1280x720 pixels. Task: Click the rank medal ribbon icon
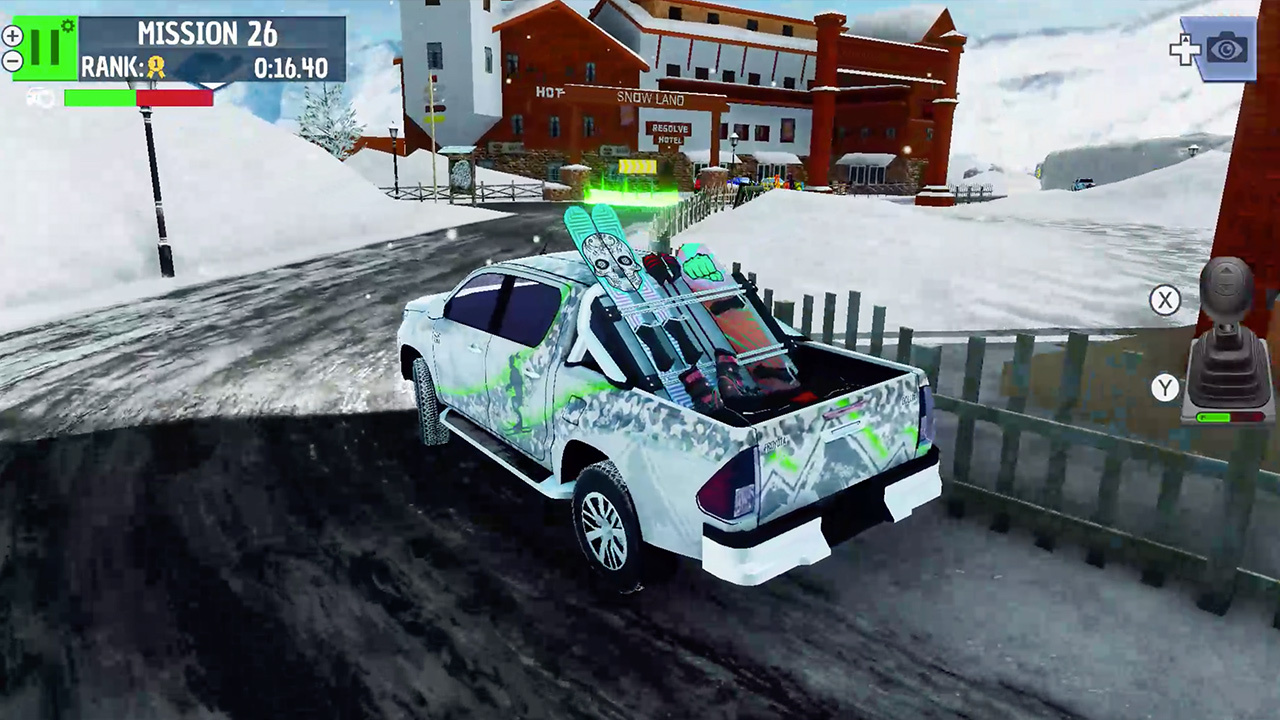(x=155, y=64)
